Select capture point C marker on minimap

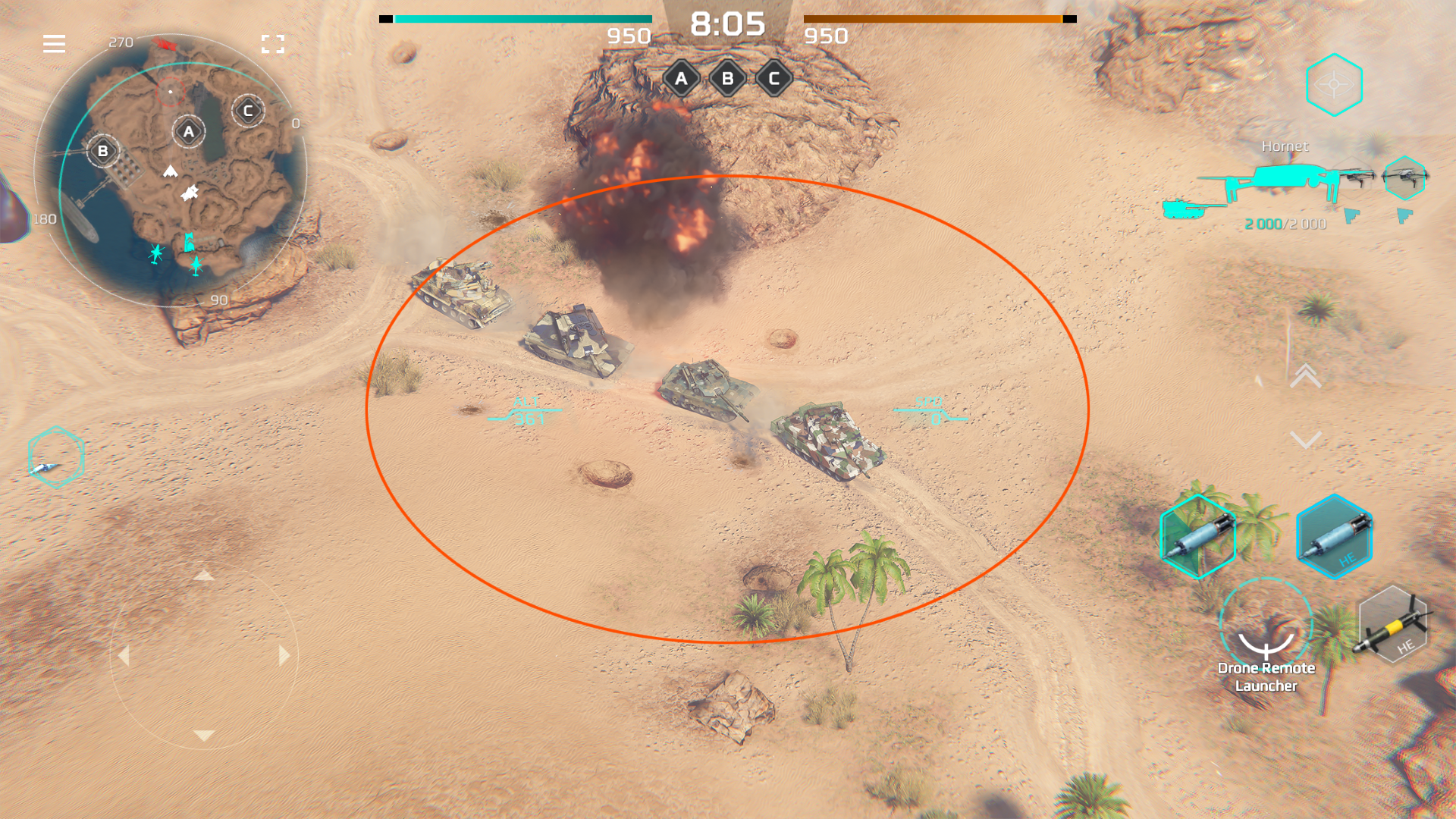click(x=248, y=111)
